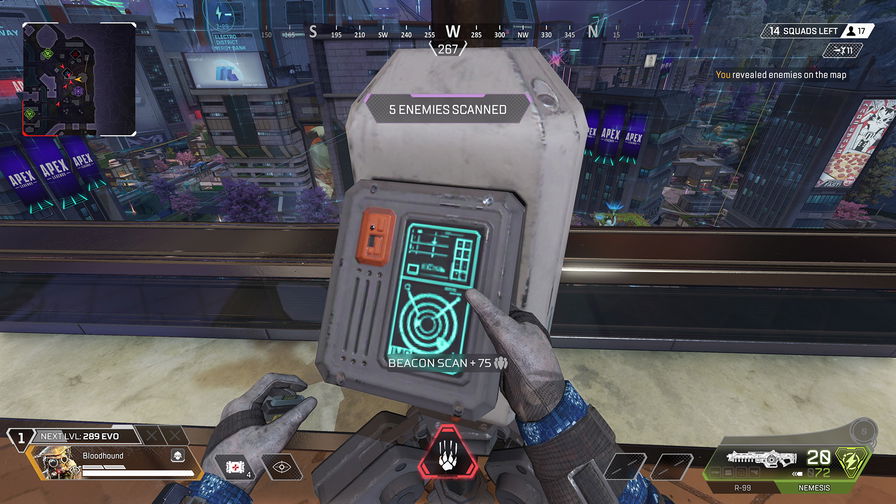Trigger the eye tactical scan ability
This screenshot has height=504, width=896.
pyautogui.click(x=281, y=466)
